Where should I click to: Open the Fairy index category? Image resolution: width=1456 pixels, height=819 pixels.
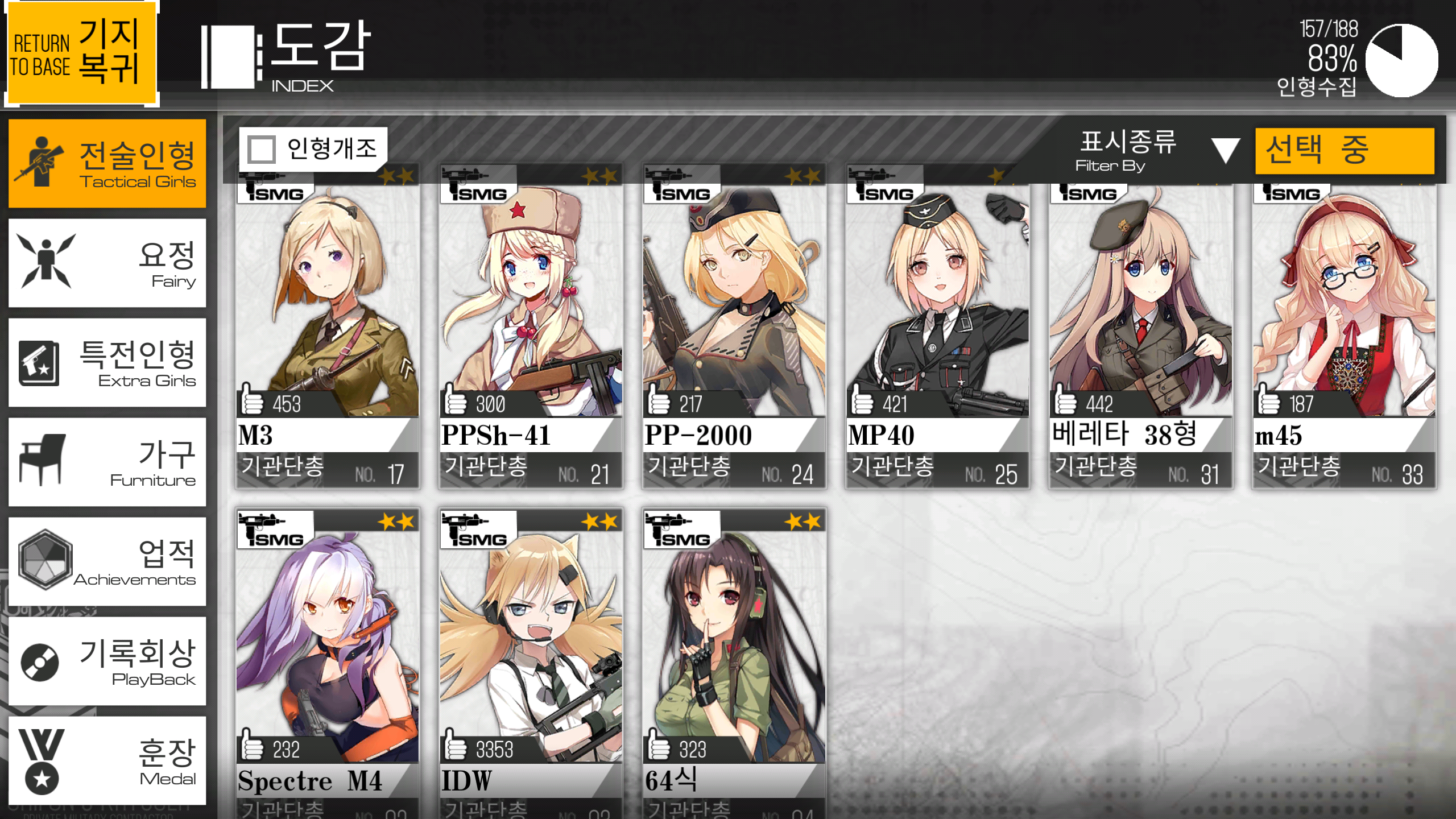(x=107, y=263)
